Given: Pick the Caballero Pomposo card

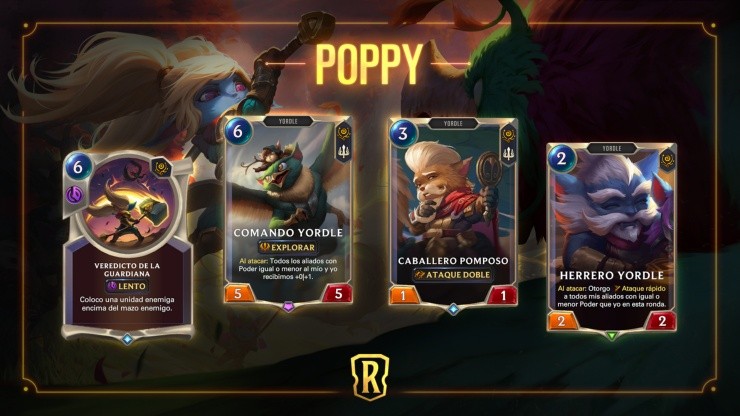Looking at the screenshot, I should coord(455,210).
